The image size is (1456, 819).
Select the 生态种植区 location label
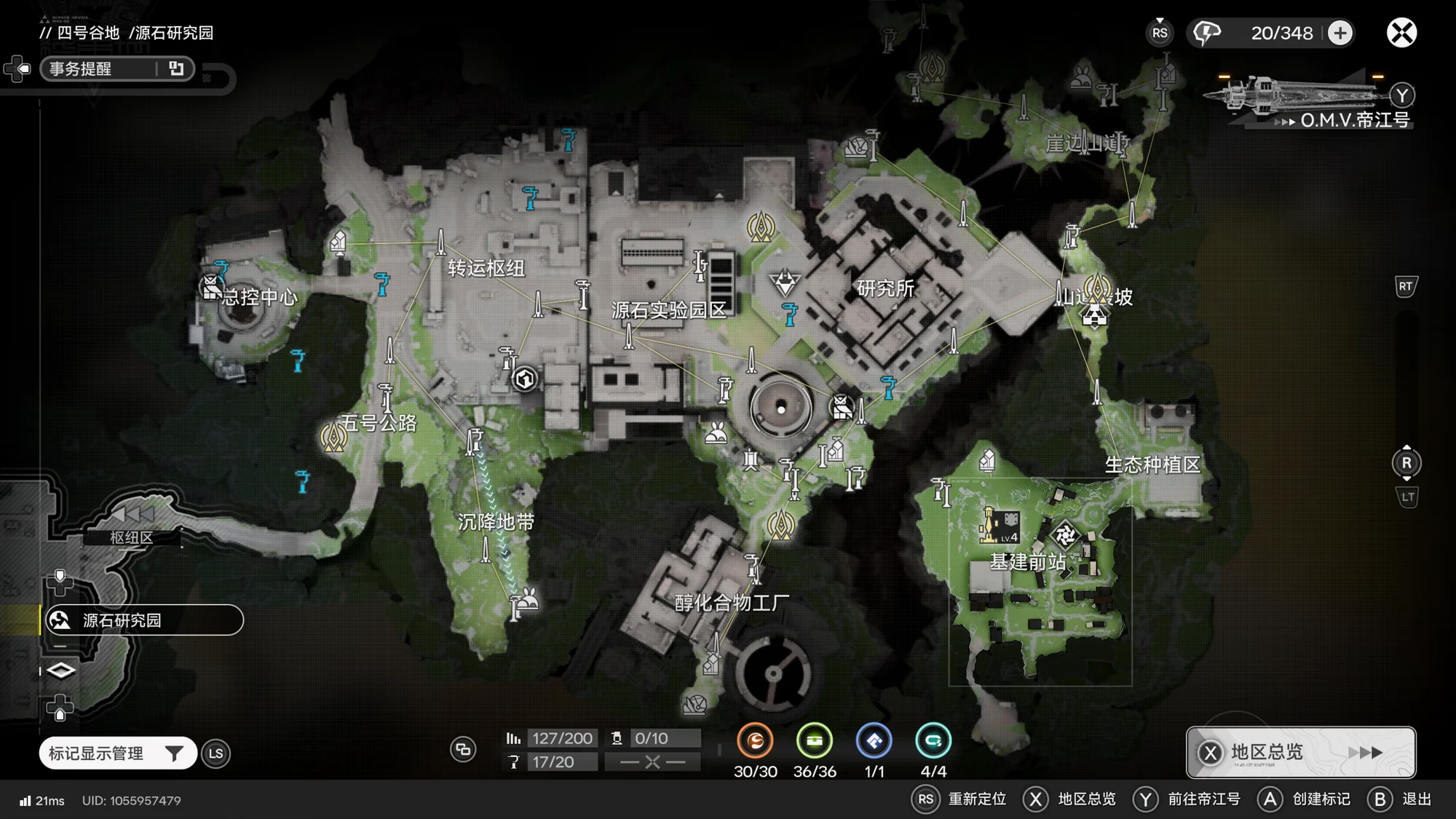click(1152, 464)
